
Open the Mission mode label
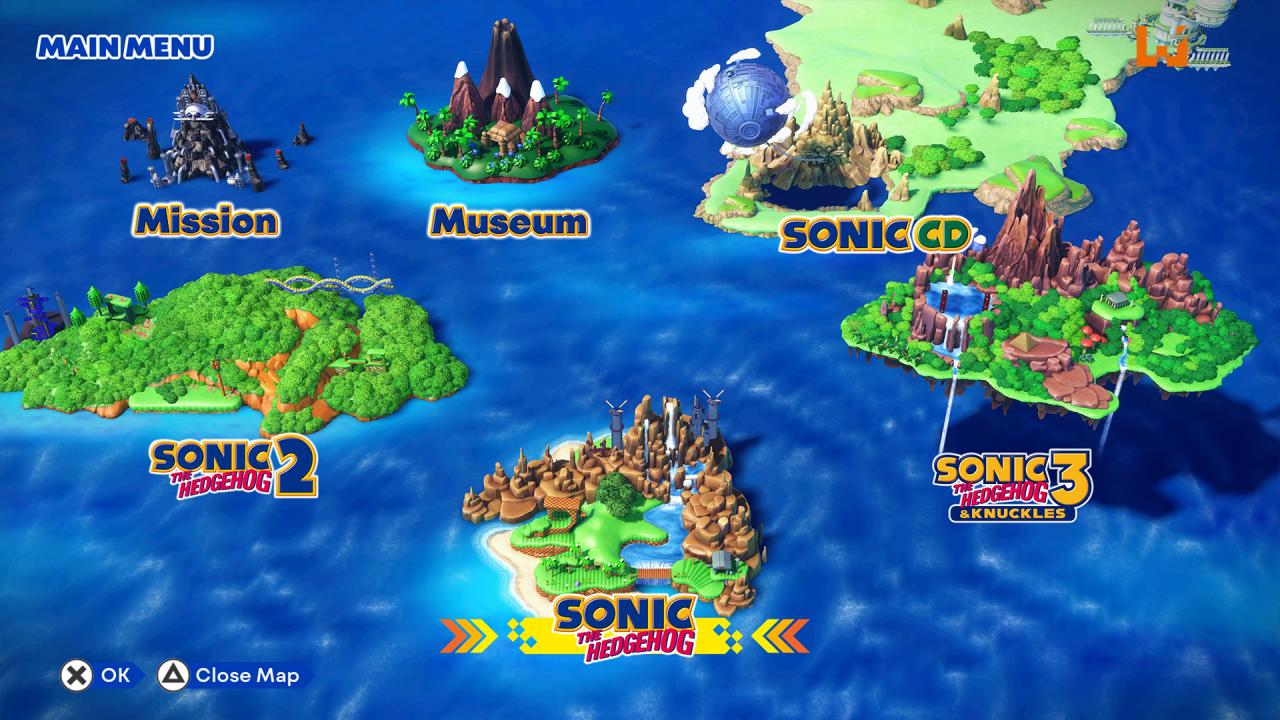click(205, 220)
